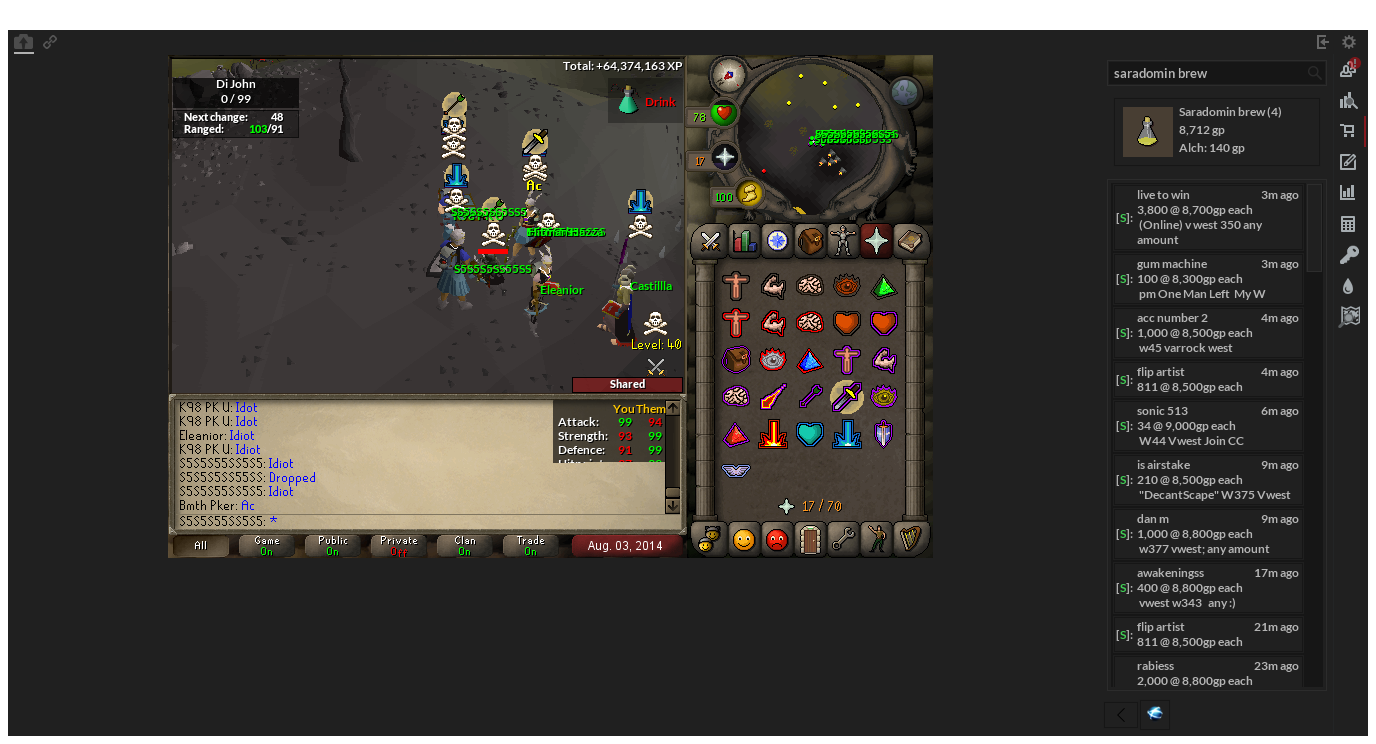Open the Music player harp tab
This screenshot has width=1376, height=744.
click(909, 539)
